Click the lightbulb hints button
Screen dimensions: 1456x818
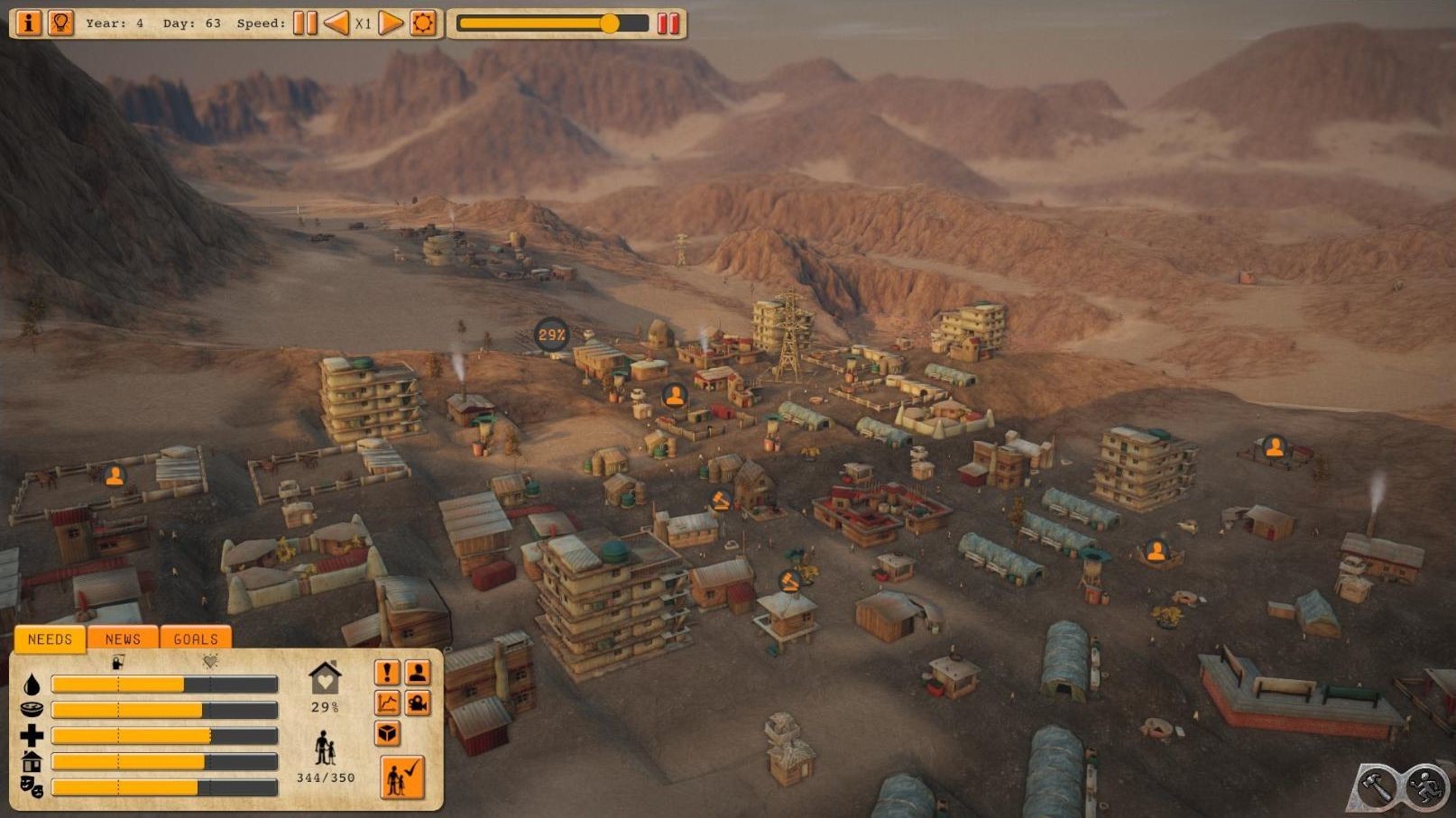coord(60,23)
